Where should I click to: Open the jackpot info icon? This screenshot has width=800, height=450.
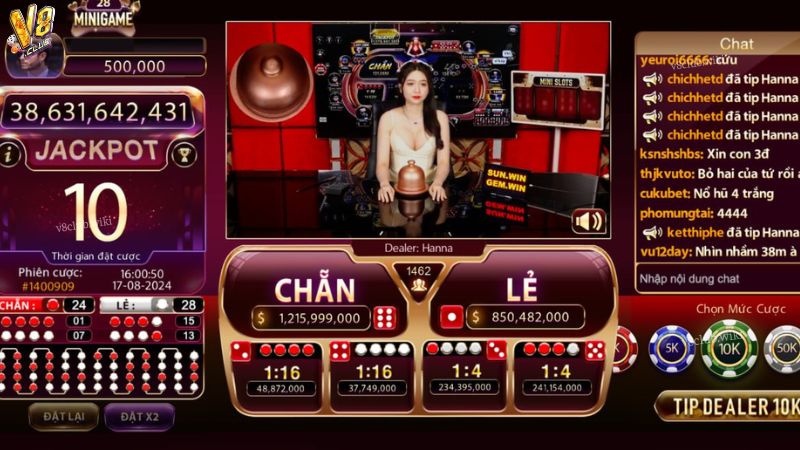pos(12,154)
